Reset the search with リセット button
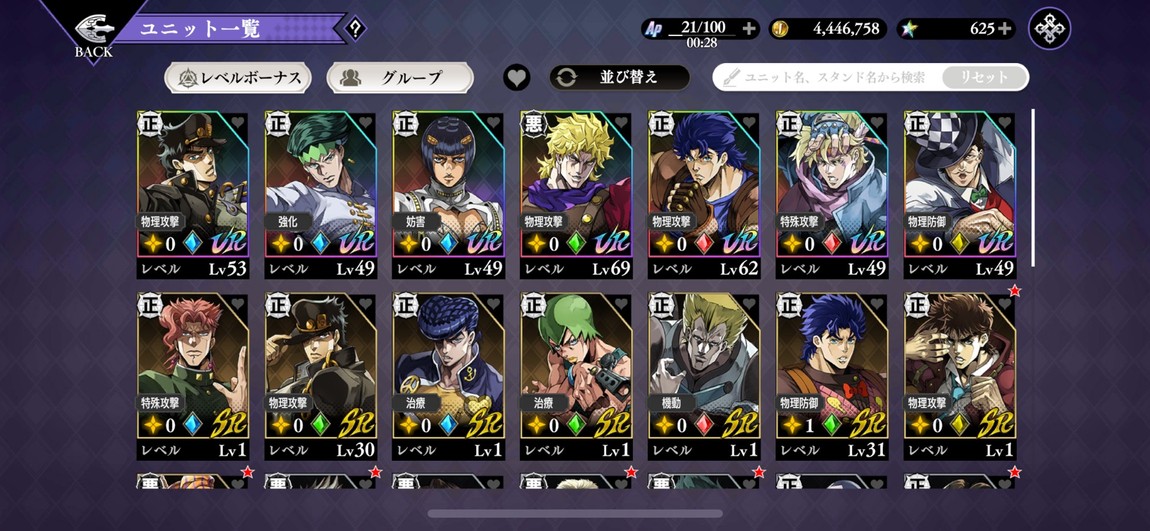Image resolution: width=1150 pixels, height=531 pixels. [x=984, y=77]
